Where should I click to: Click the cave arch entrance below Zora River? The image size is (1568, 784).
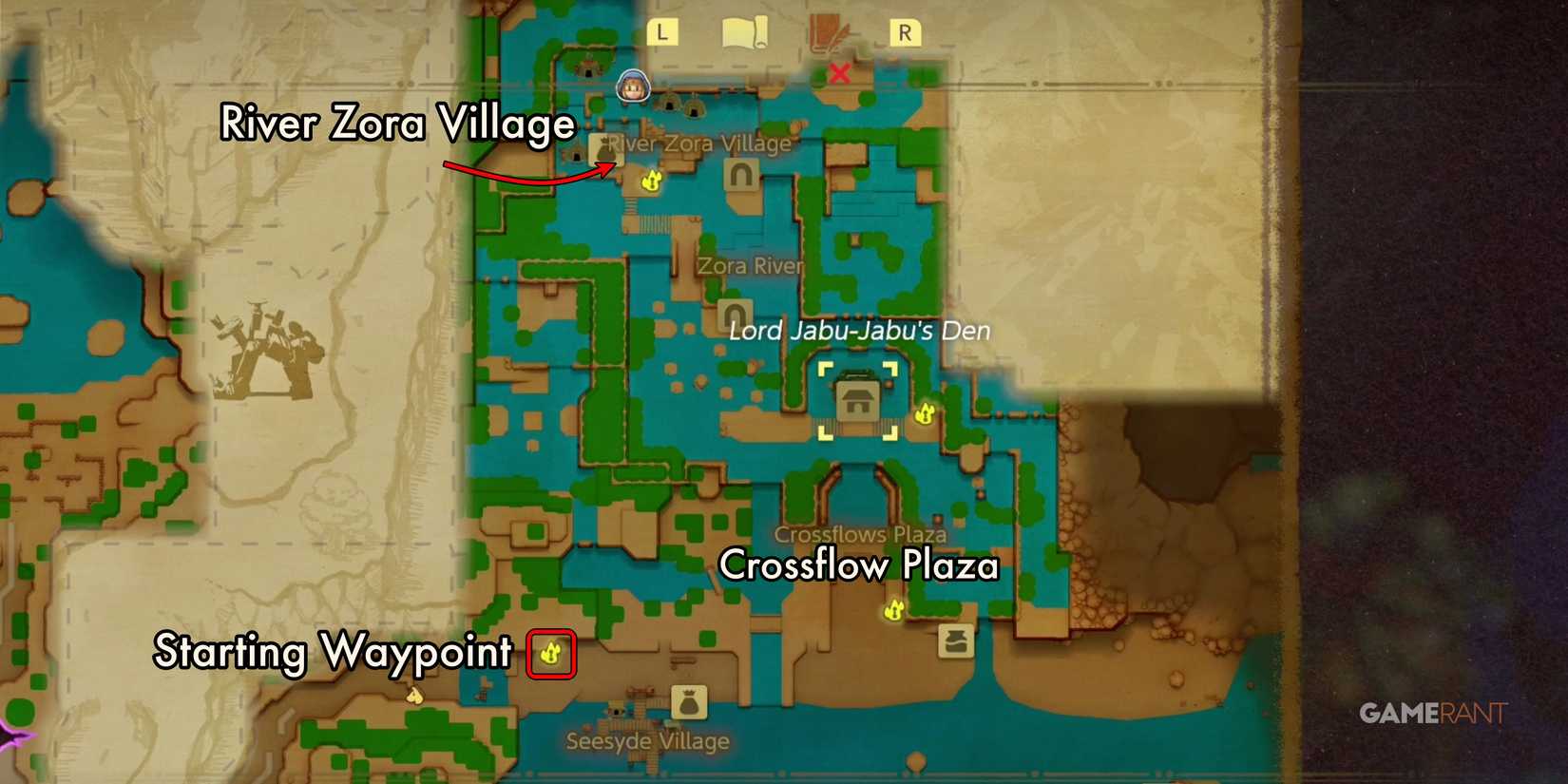(x=735, y=314)
